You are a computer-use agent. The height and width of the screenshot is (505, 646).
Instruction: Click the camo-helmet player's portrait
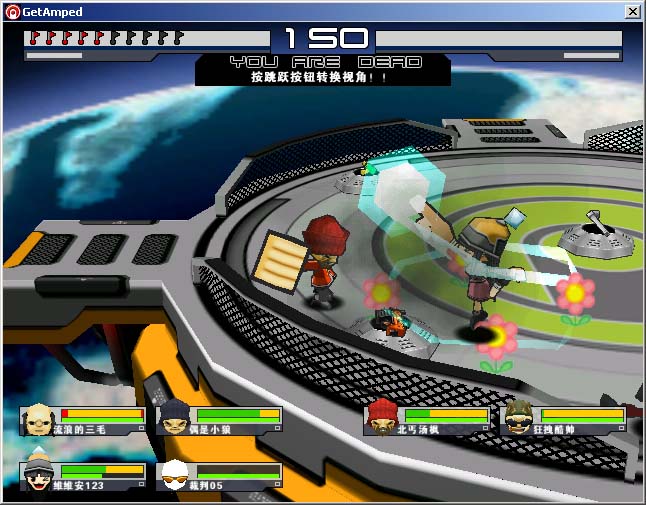[518, 419]
